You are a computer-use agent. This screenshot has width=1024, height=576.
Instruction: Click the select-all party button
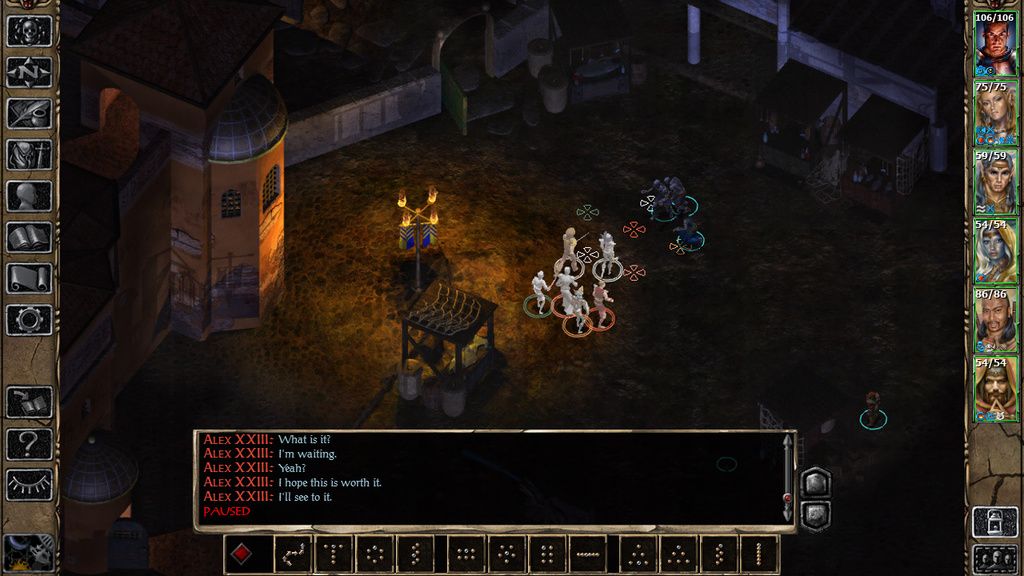click(x=995, y=558)
